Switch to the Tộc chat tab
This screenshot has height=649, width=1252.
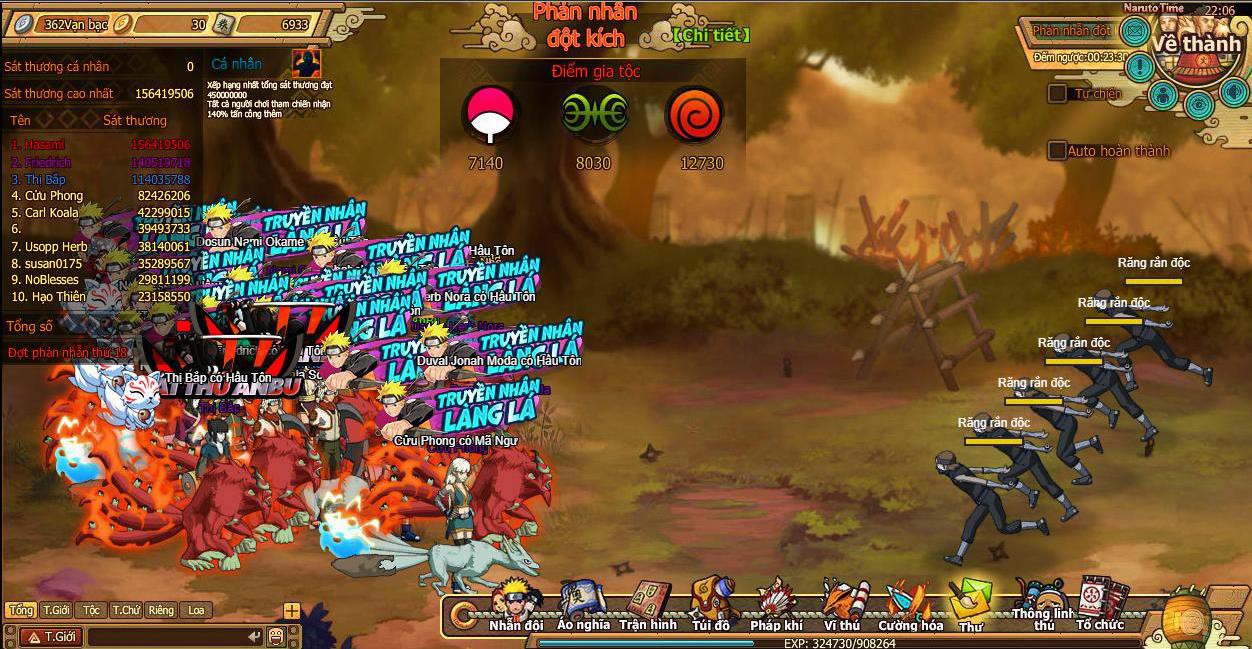(91, 610)
